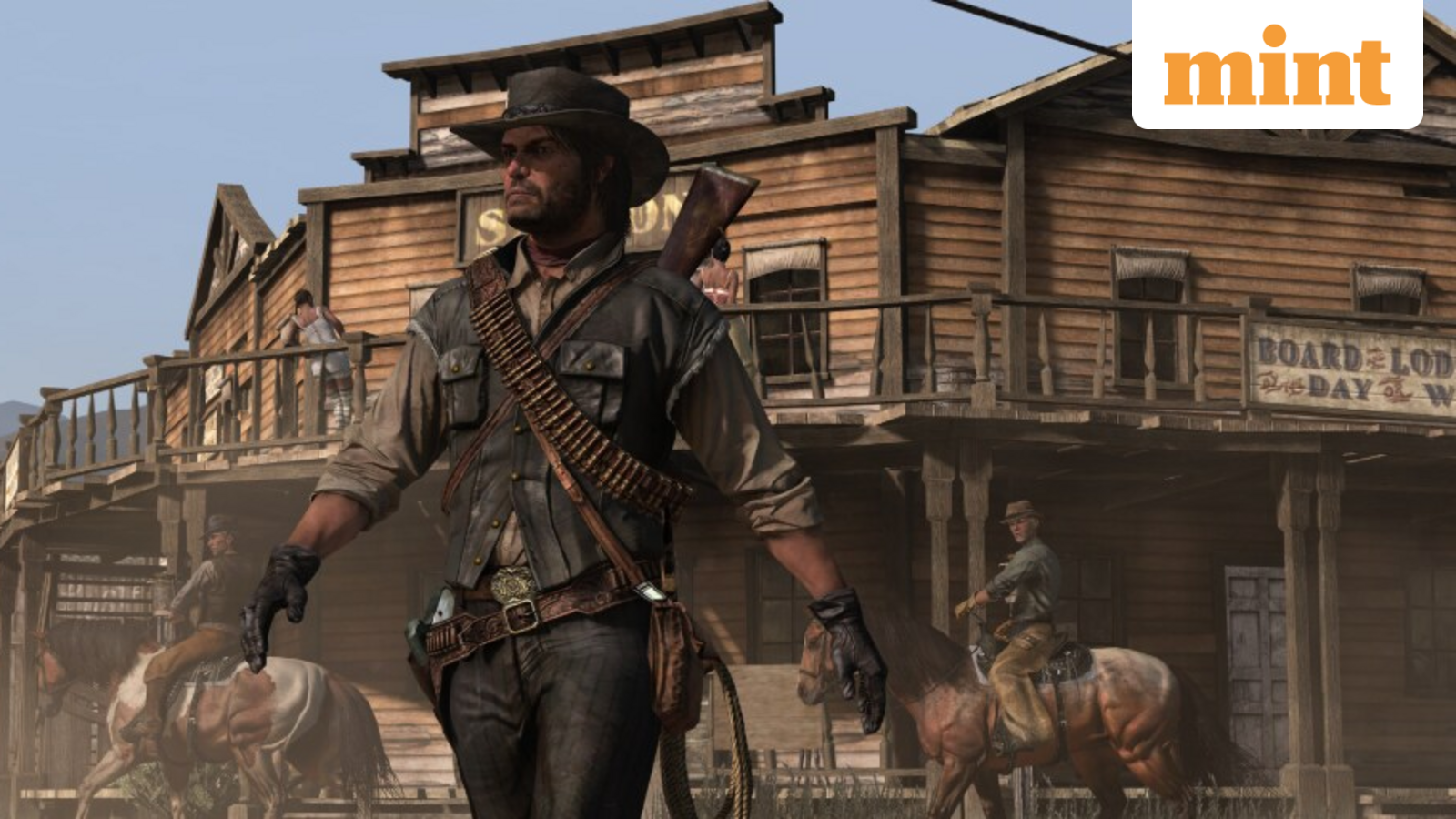Click the mint logo badge
1456x819 pixels.
click(x=1277, y=64)
